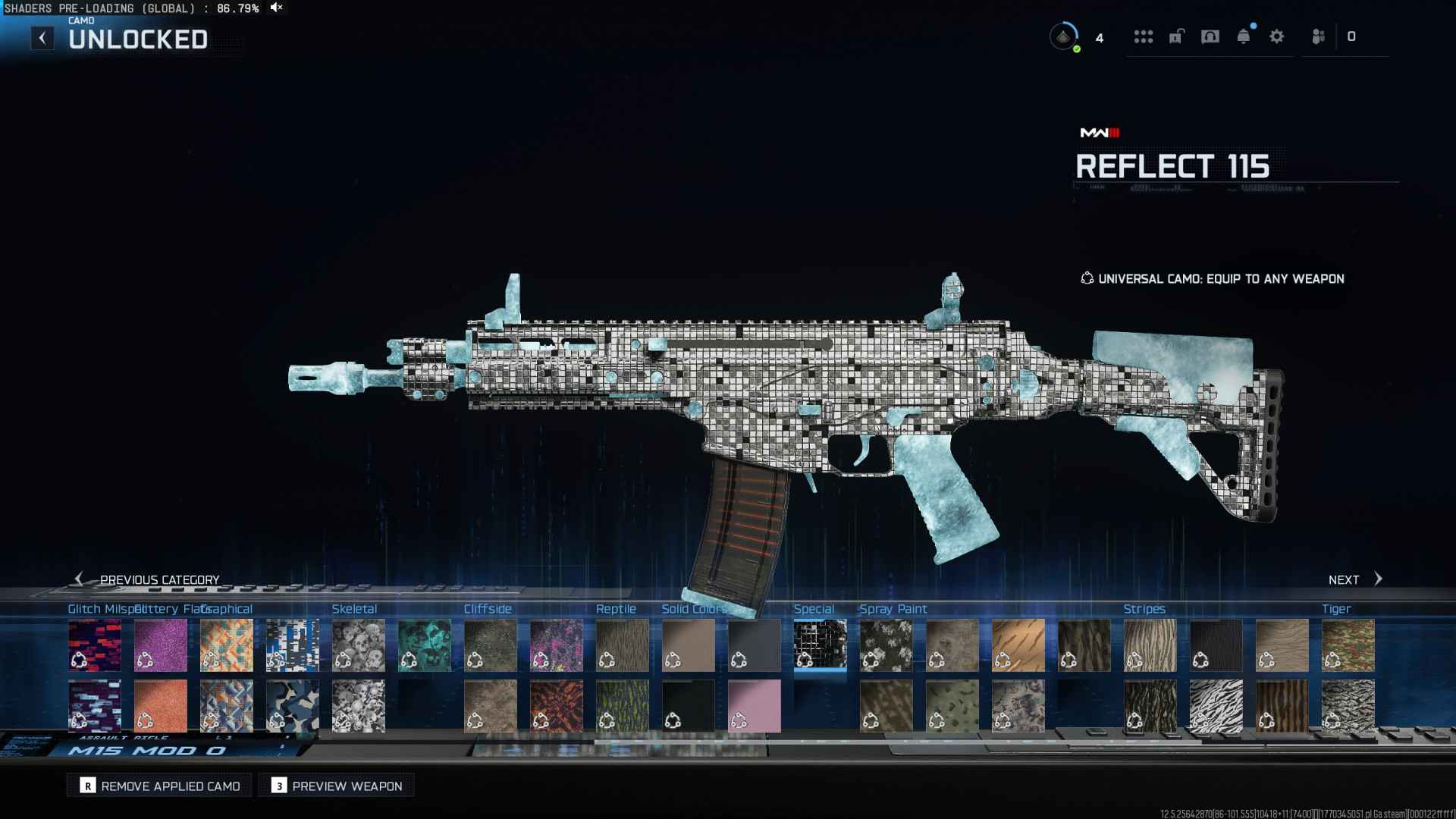Select the orange-black tiger stripe camo
Screen dimensions: 1456x819
pyautogui.click(x=1282, y=706)
